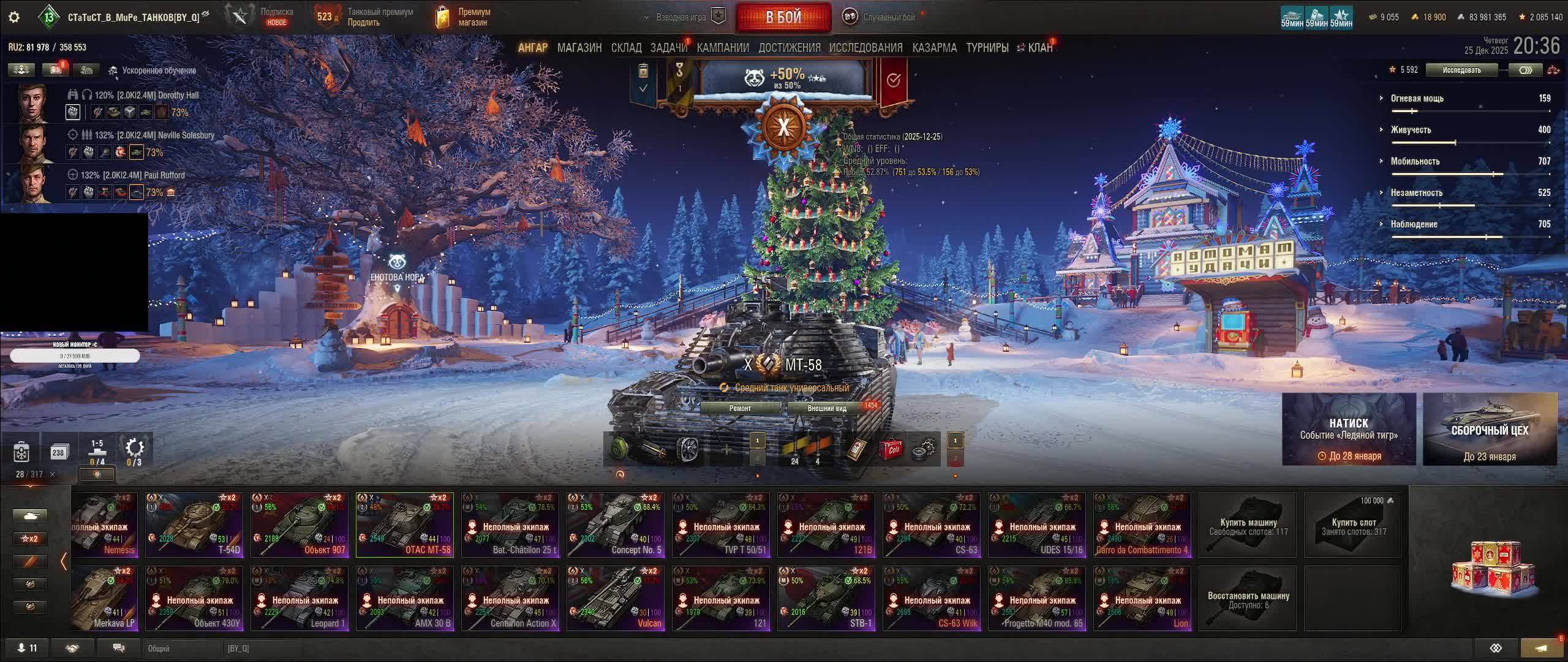This screenshot has width=1568, height=662.
Task: Open the ЗАДАЧИ tab
Action: coord(668,48)
